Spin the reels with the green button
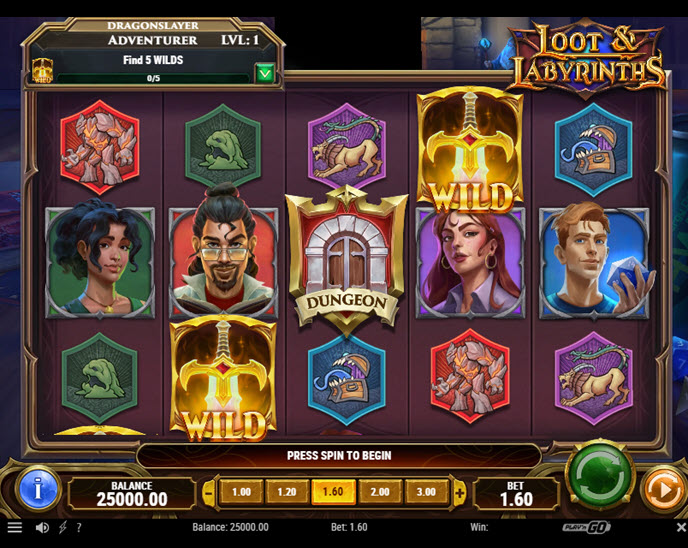The width and height of the screenshot is (688, 548). coord(600,475)
